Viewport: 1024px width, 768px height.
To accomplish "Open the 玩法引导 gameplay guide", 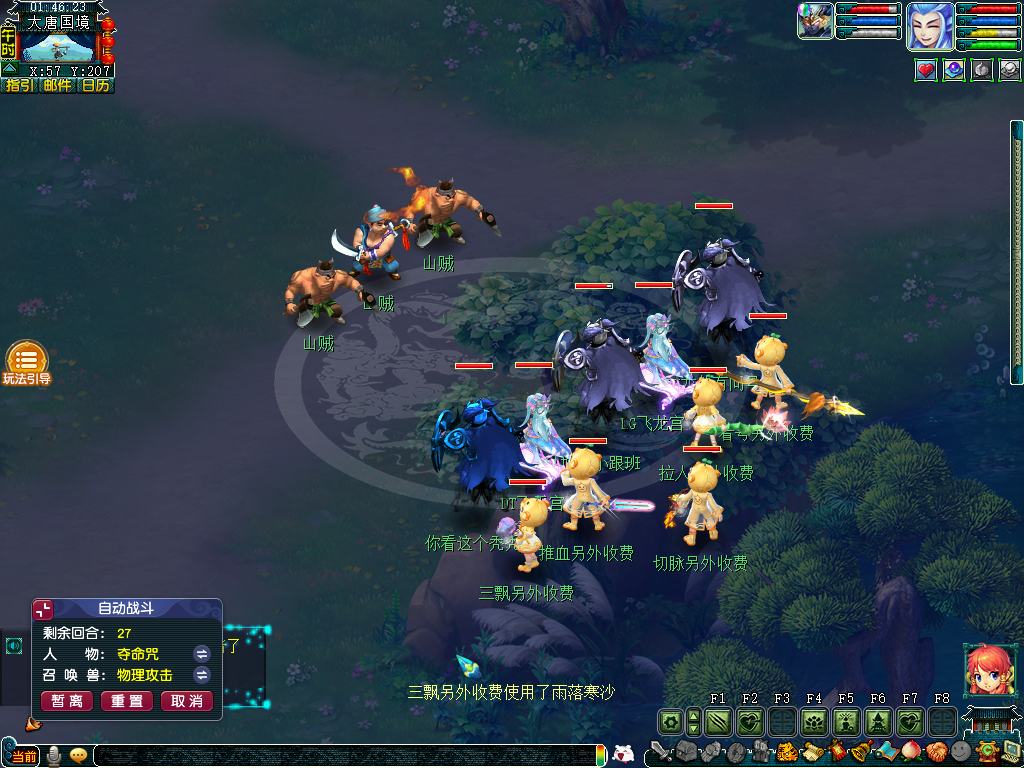I will 27,362.
